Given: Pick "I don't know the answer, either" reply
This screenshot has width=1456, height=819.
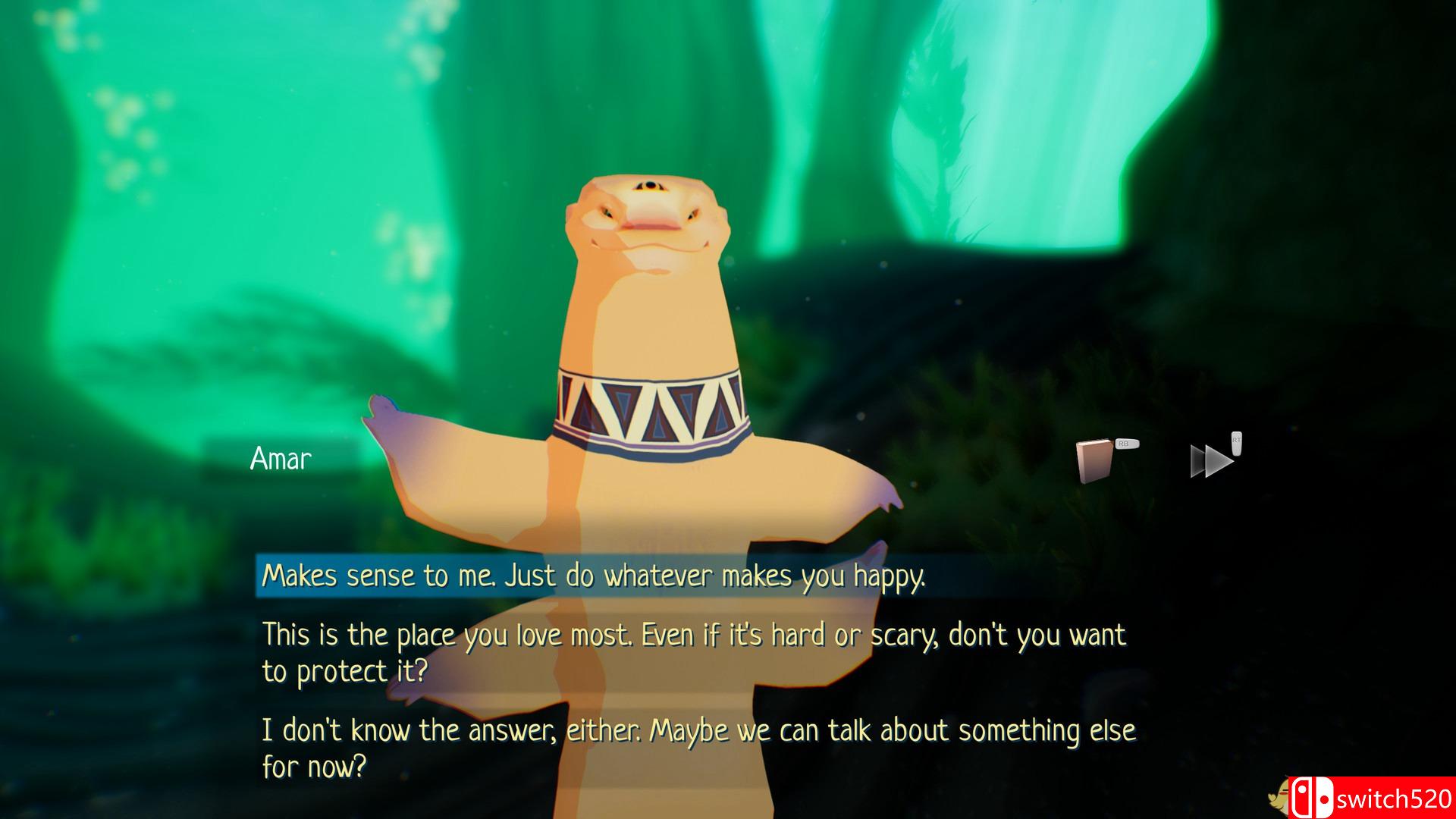Looking at the screenshot, I should click(698, 748).
